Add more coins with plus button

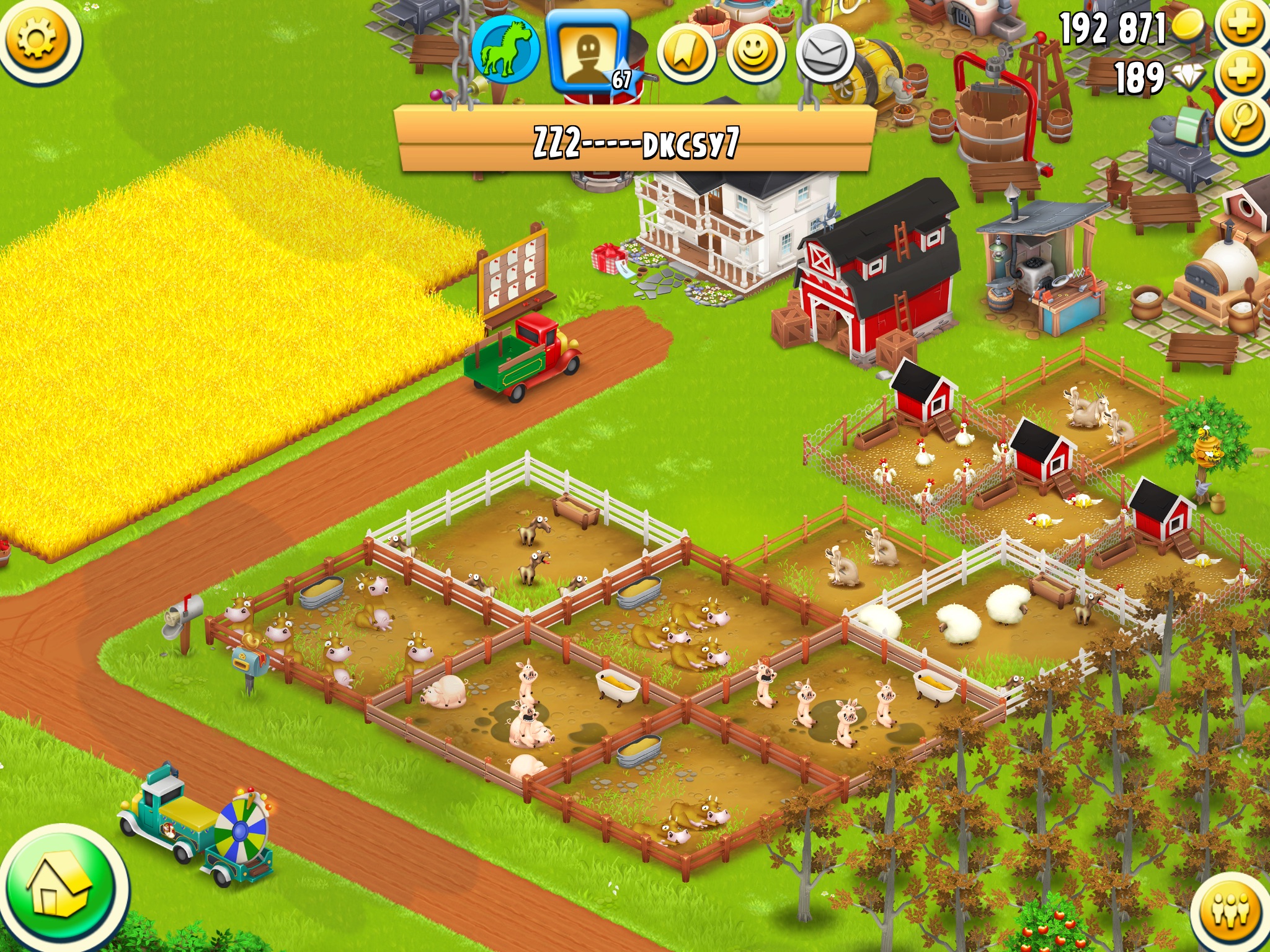click(1242, 26)
